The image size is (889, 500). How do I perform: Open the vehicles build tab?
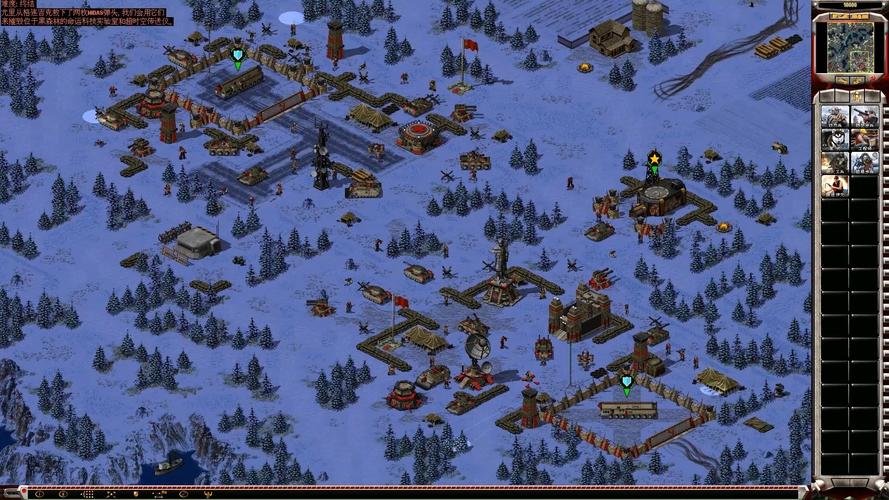pos(871,97)
